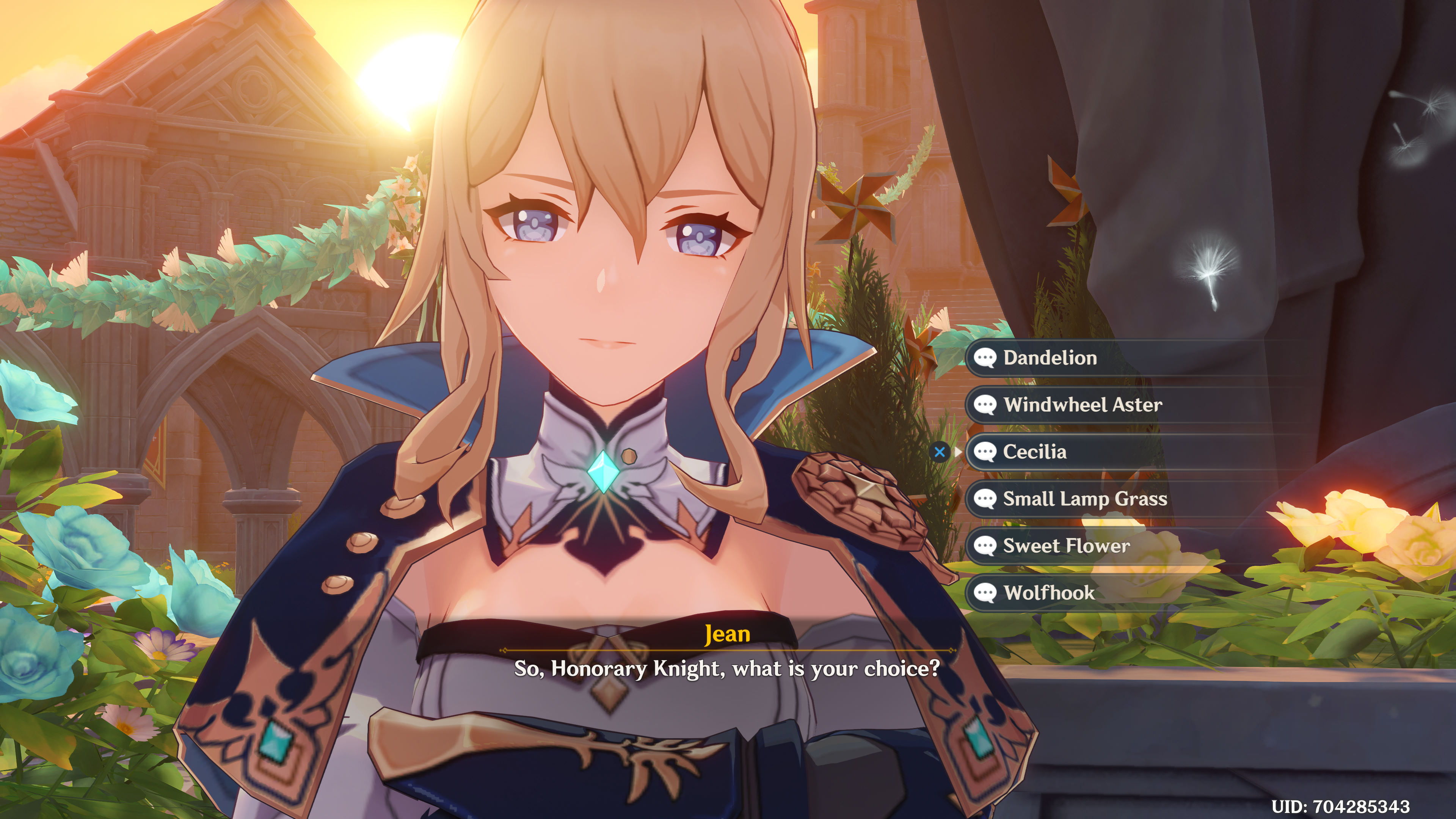Answer with Small Lamp Grass
This screenshot has width=1456, height=819.
1085,499
